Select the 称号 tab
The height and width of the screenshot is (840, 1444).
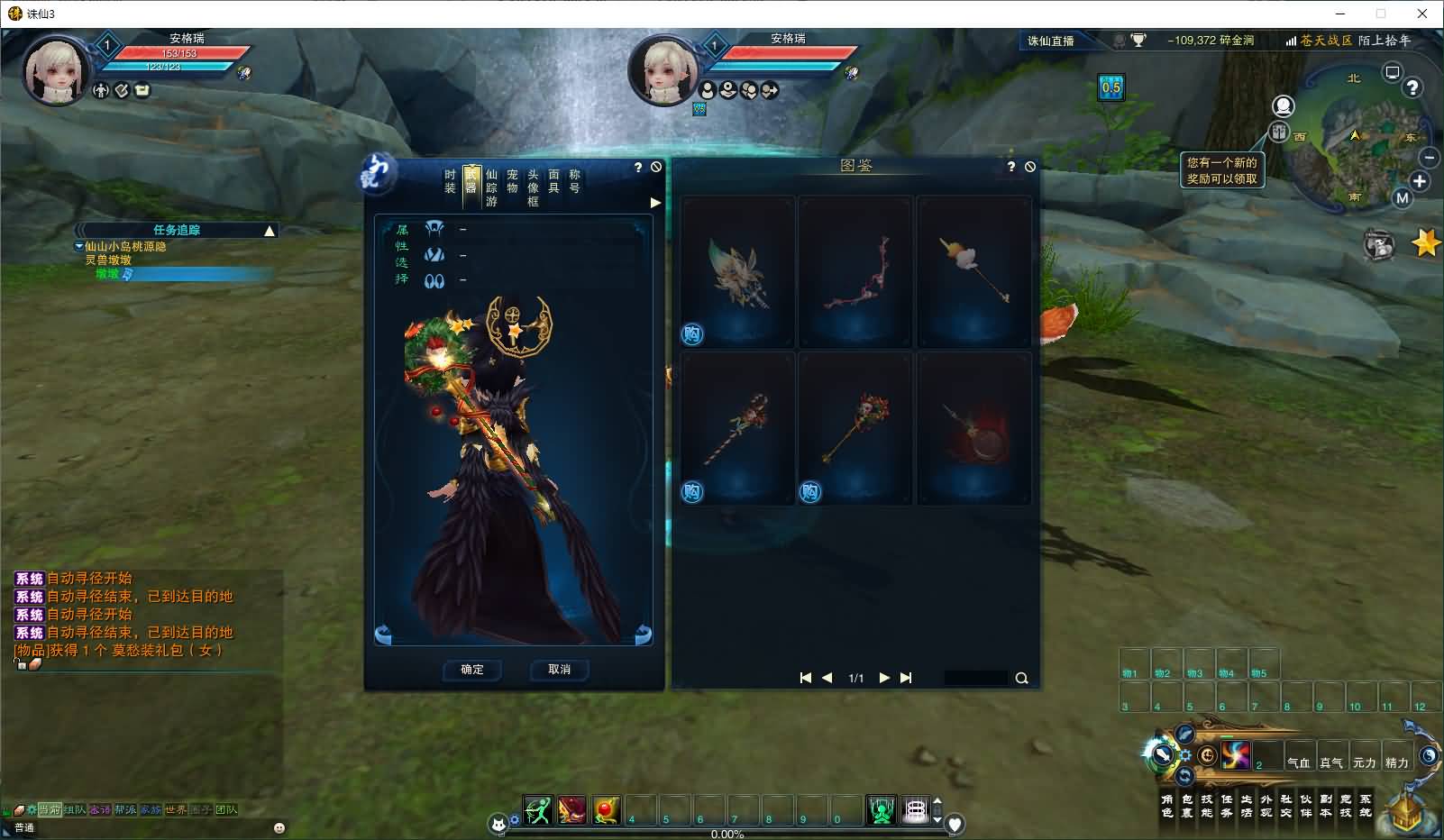pos(574,181)
